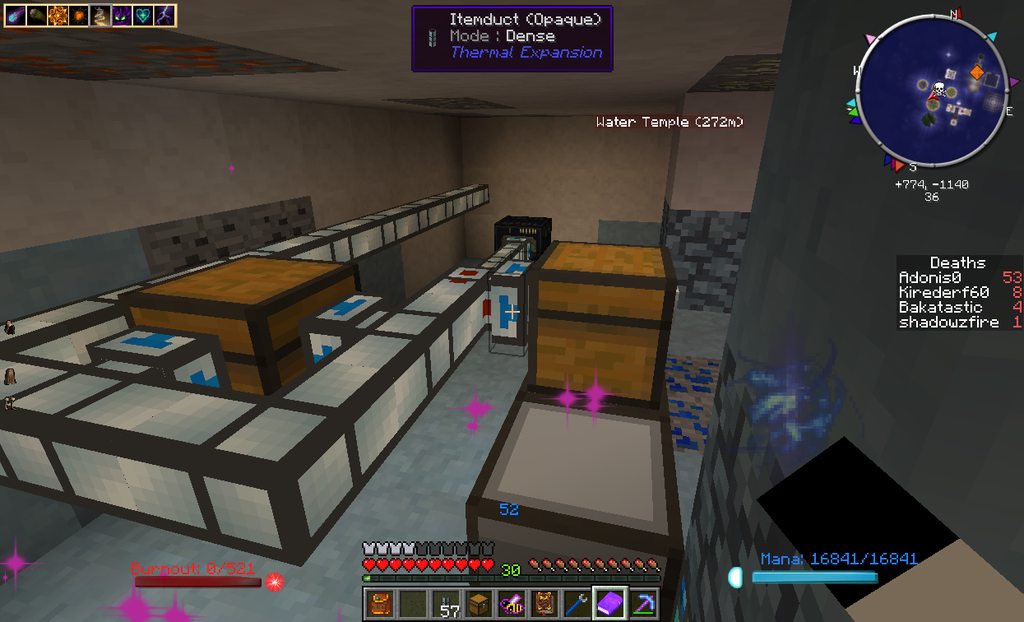
Task: Select the purple face with green eyes spell
Action: click(x=122, y=16)
